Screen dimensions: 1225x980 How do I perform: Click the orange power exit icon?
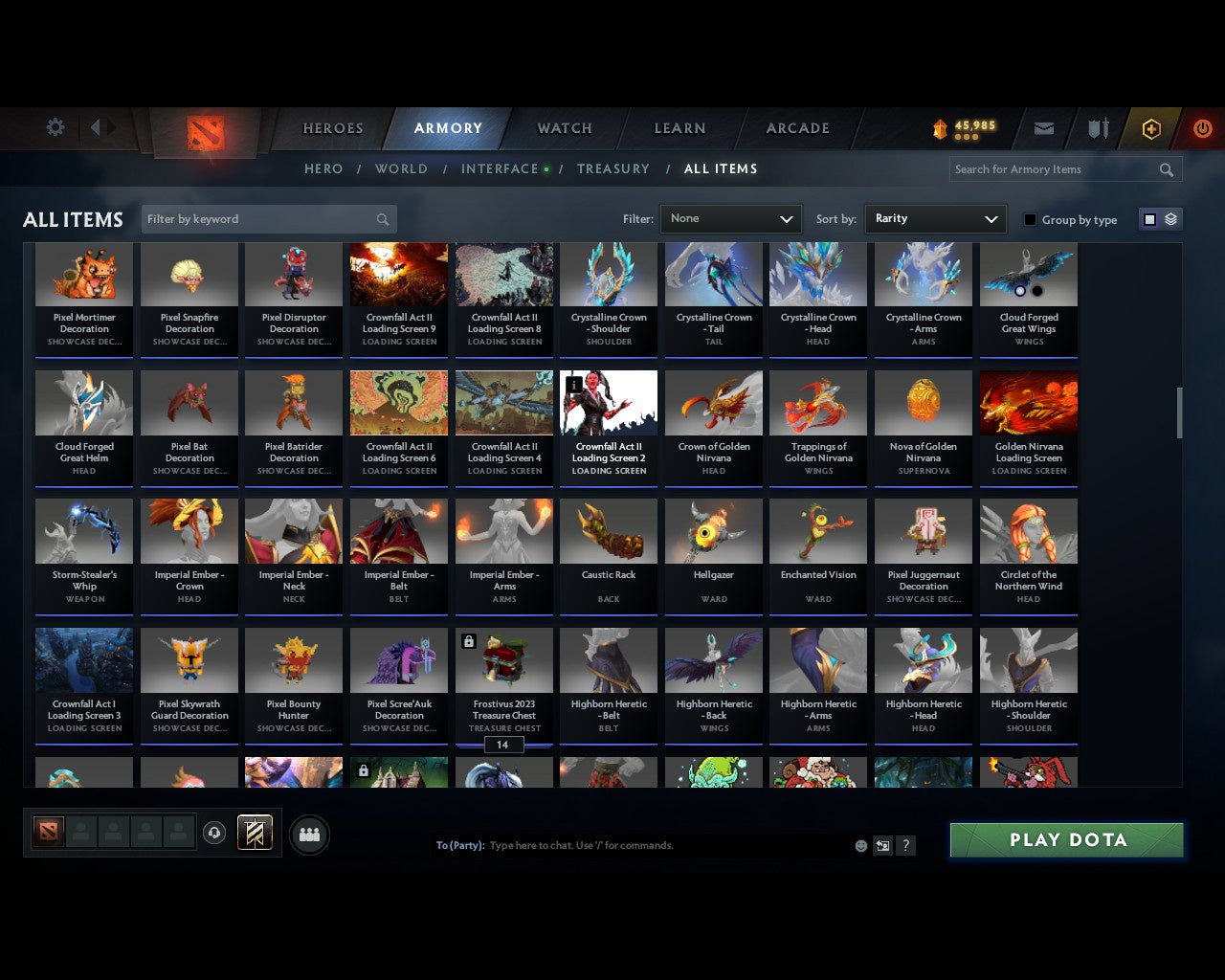[x=1202, y=127]
